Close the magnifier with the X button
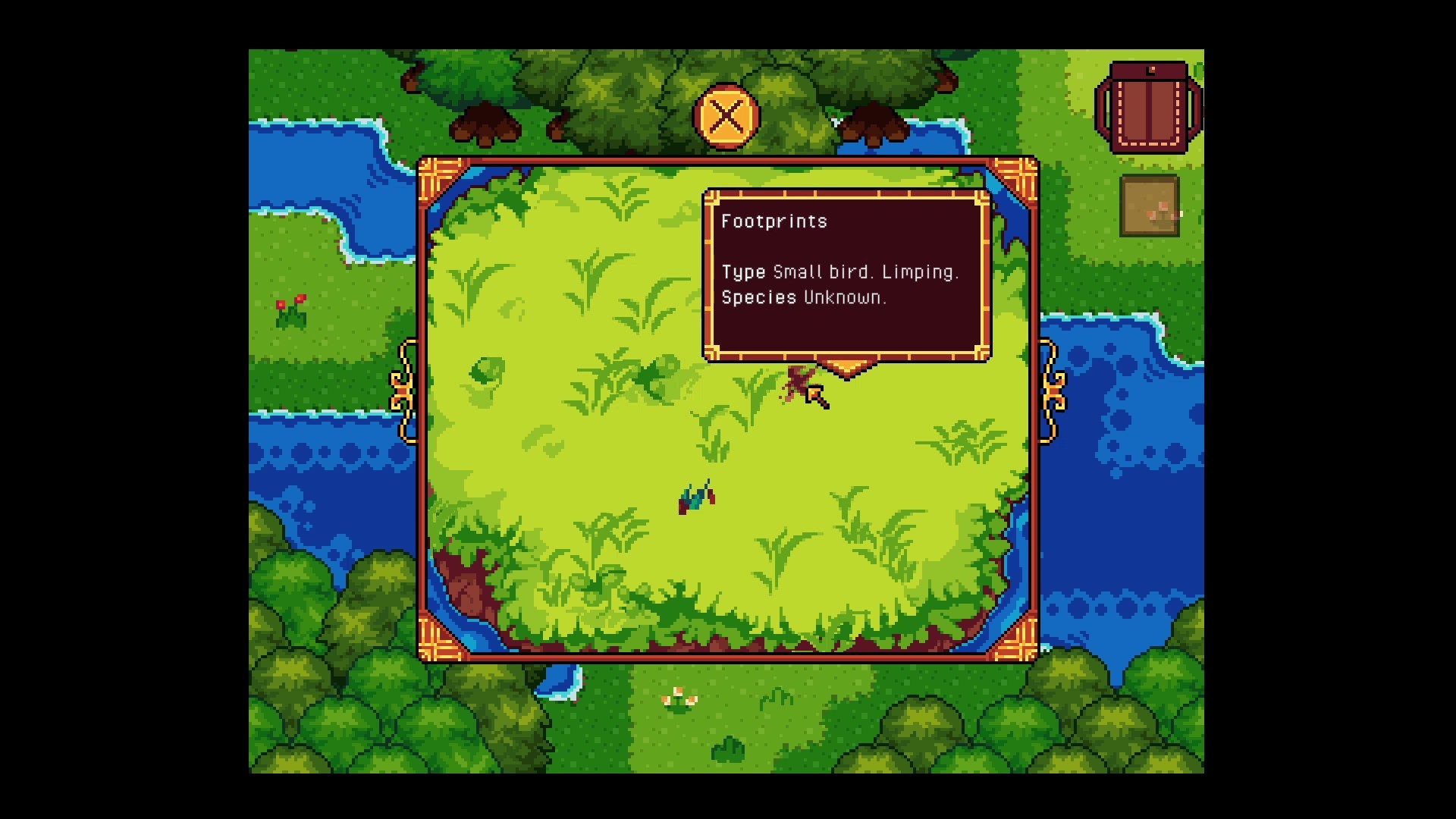Image resolution: width=1456 pixels, height=819 pixels. click(726, 116)
